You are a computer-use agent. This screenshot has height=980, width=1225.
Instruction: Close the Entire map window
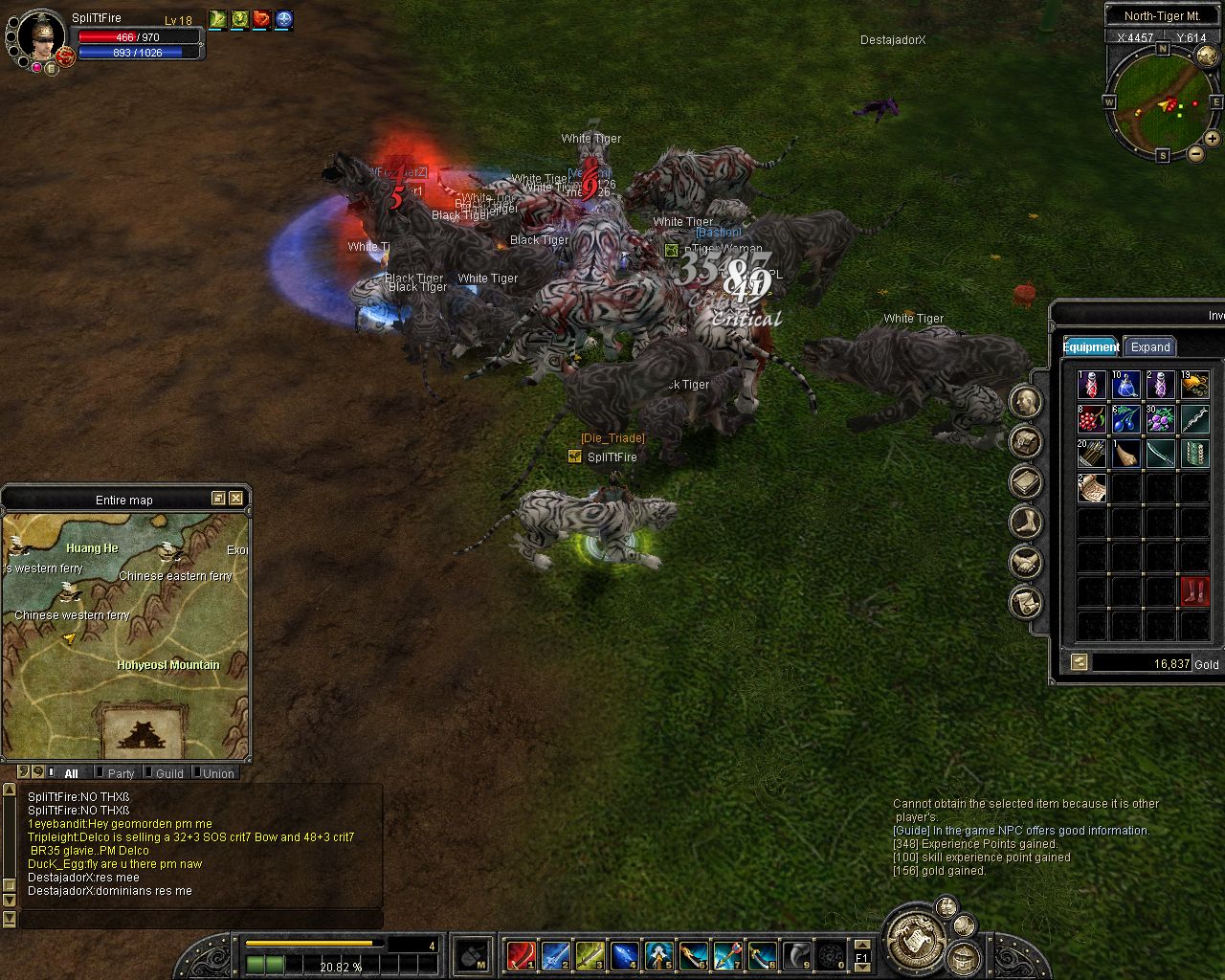tap(235, 499)
